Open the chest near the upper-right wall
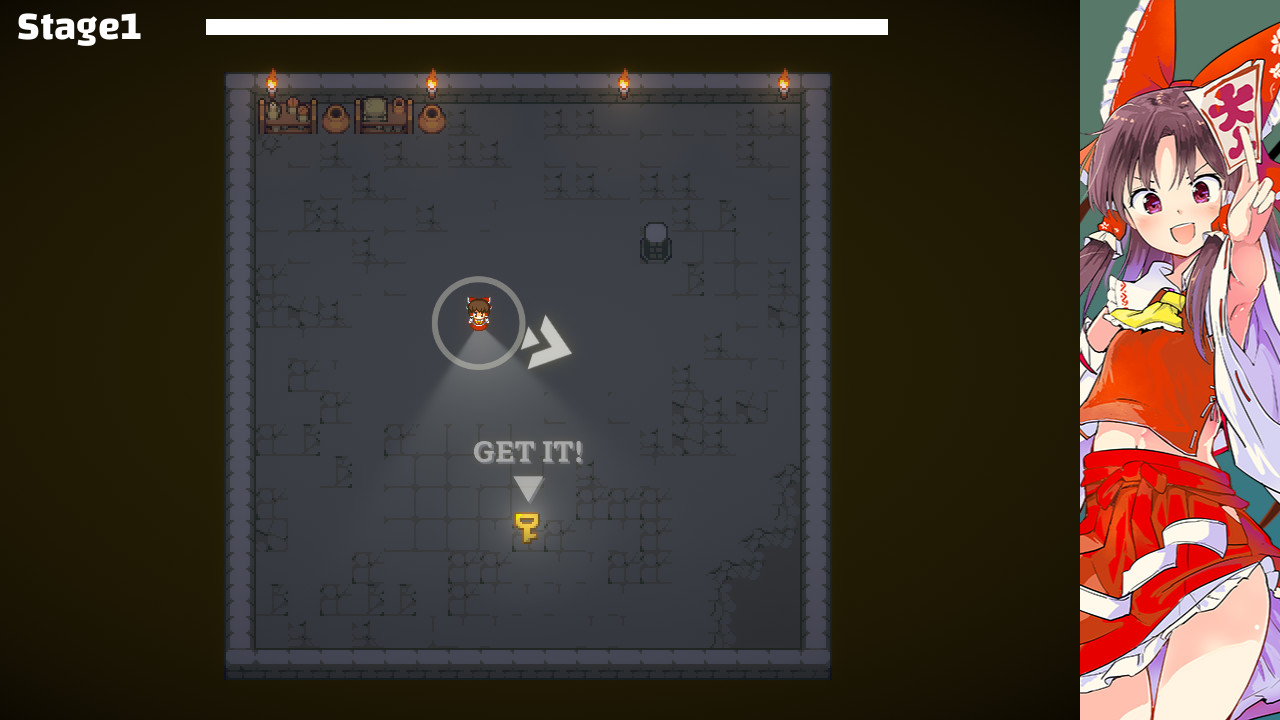1280x720 pixels. pos(657,242)
